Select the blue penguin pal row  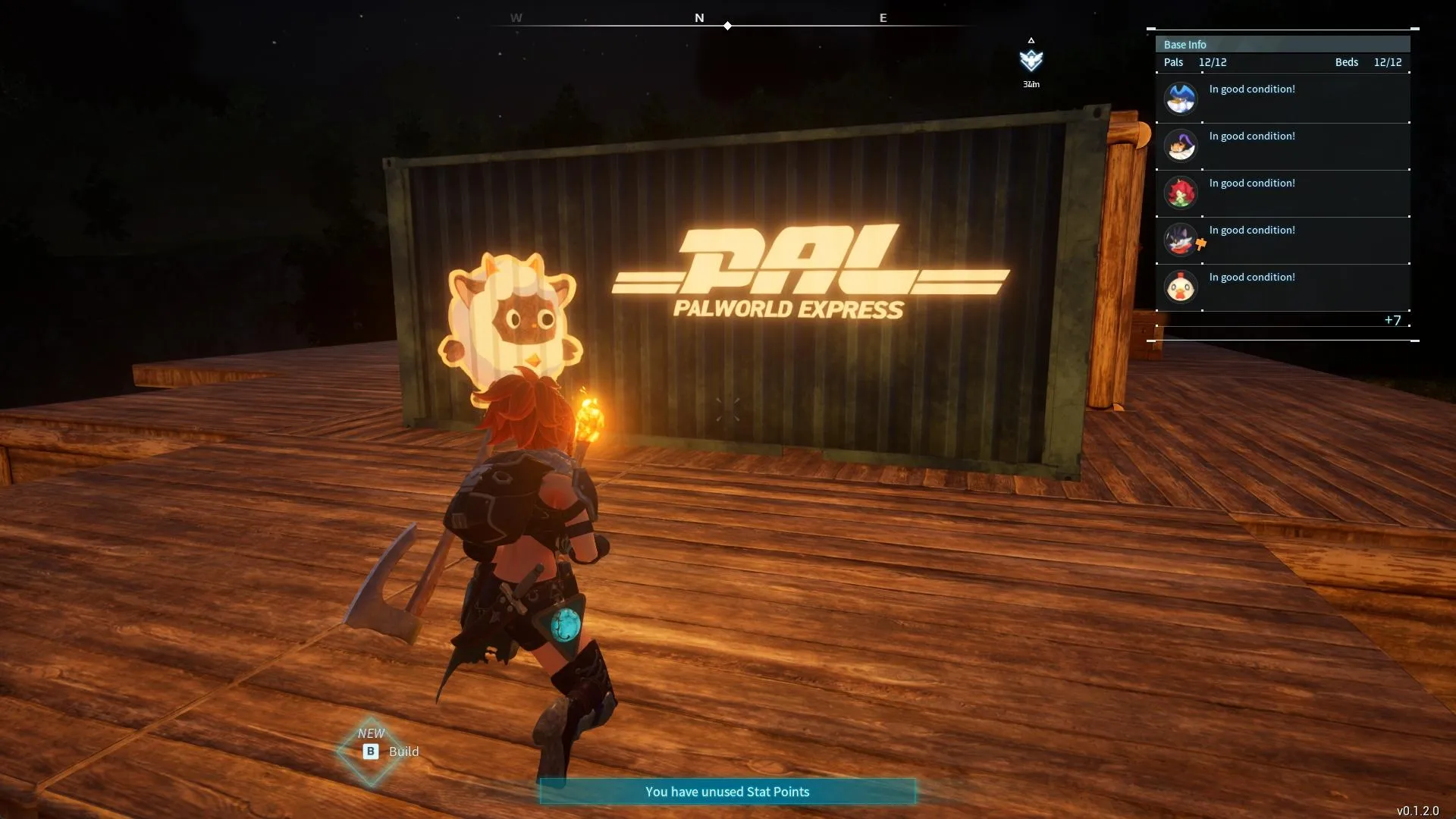coord(1282,99)
